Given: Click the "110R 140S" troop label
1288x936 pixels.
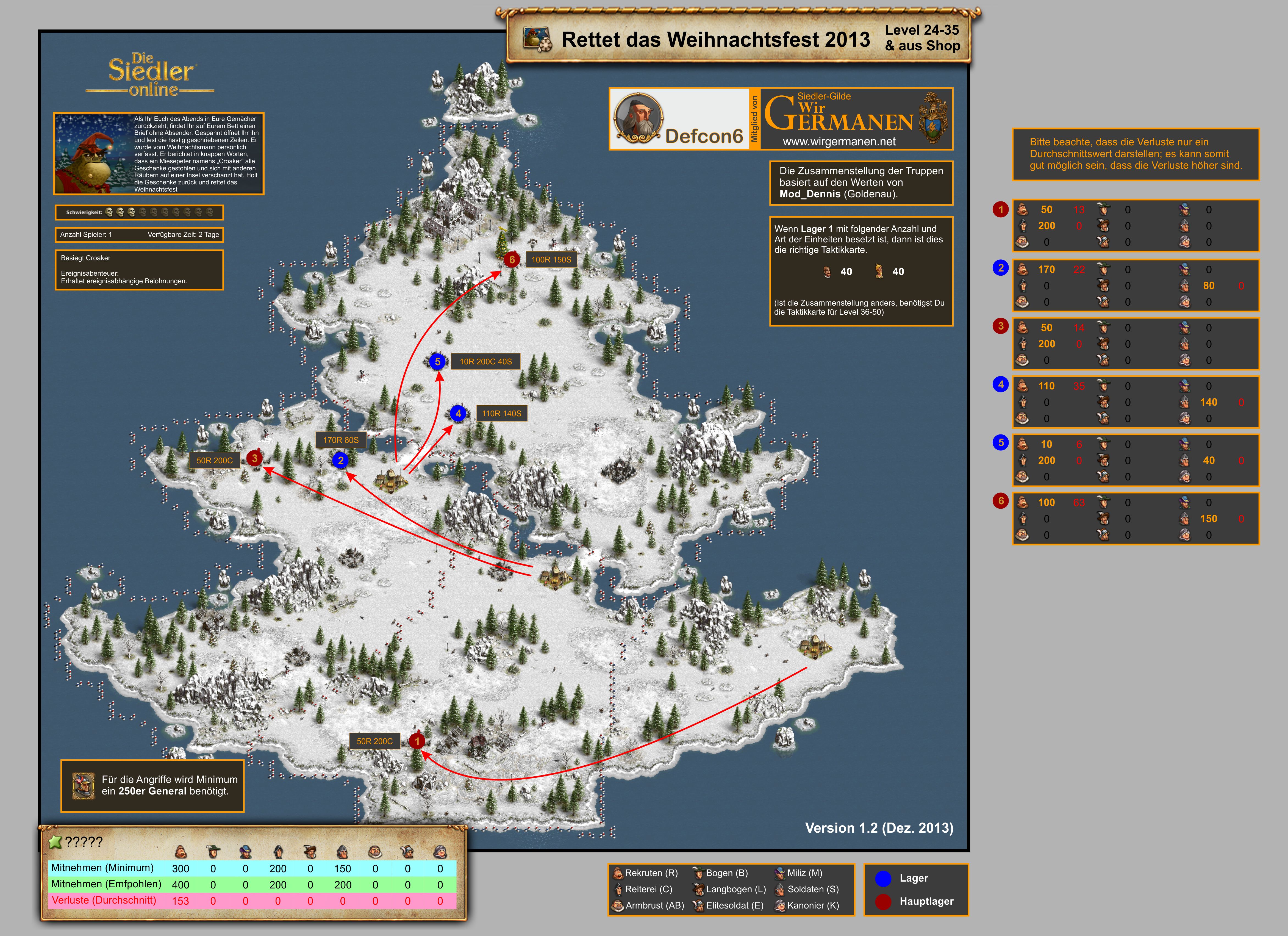Looking at the screenshot, I should click(x=501, y=414).
